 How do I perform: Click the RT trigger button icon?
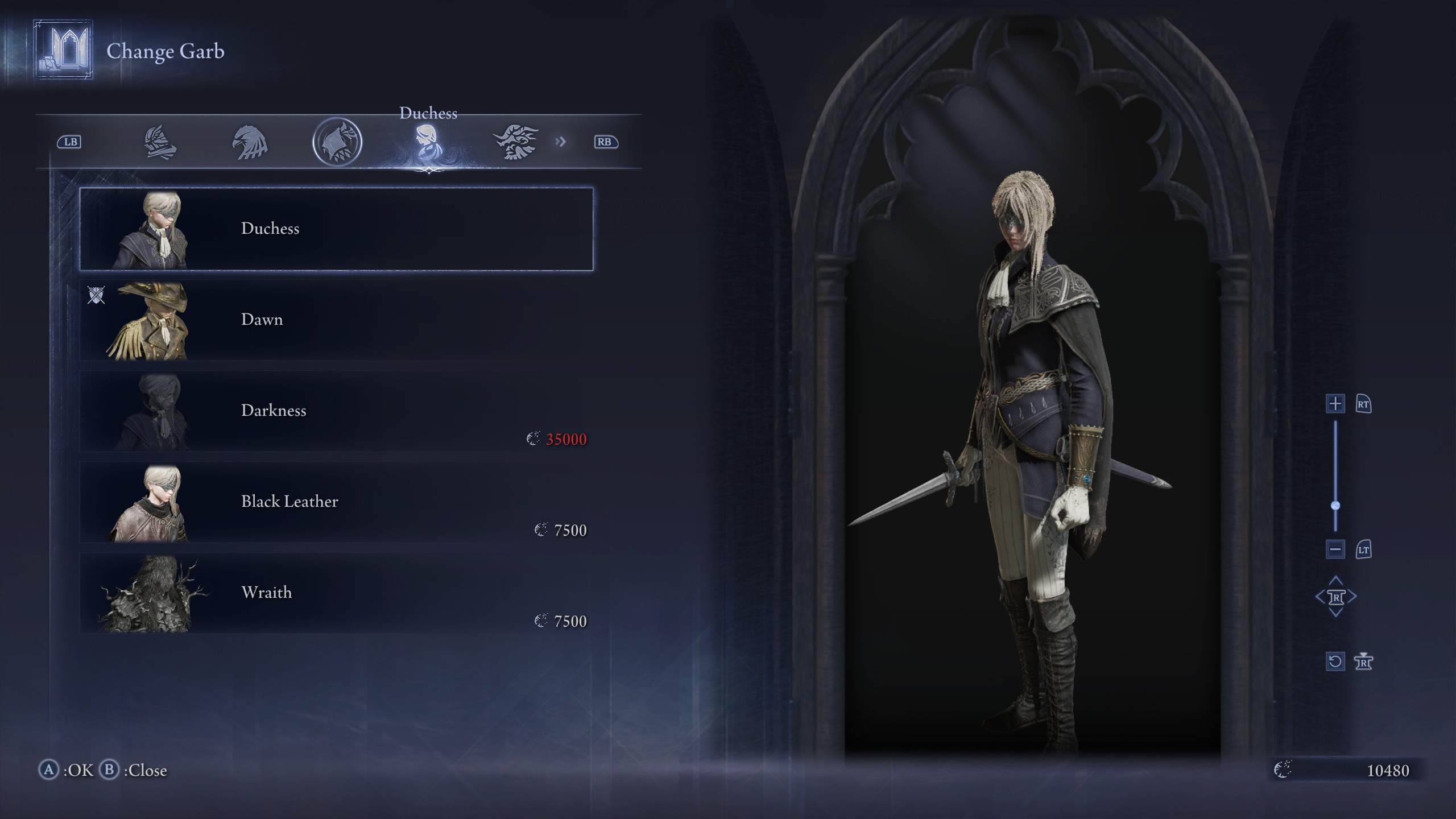pyautogui.click(x=1364, y=404)
